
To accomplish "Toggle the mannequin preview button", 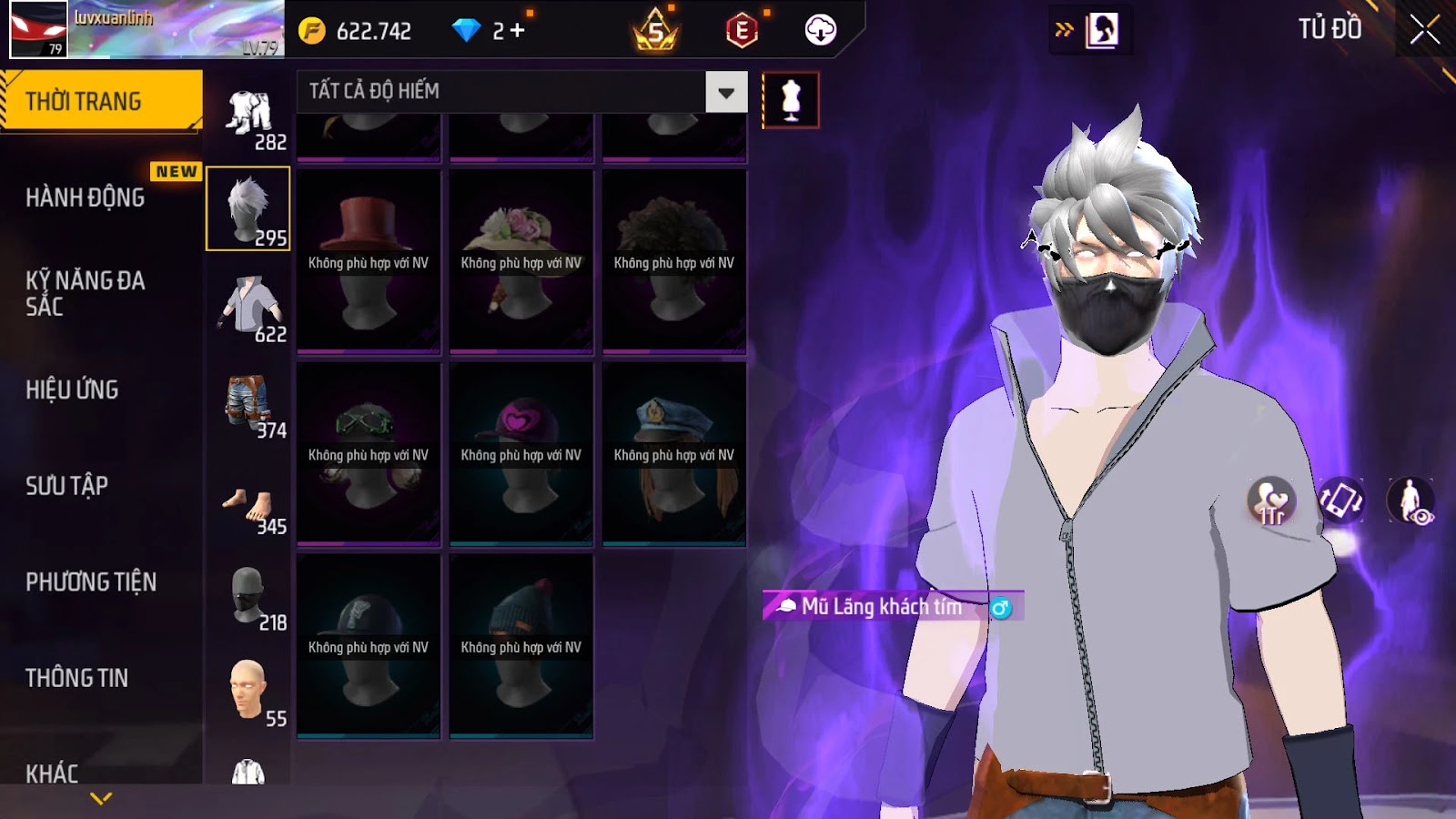I will [790, 100].
